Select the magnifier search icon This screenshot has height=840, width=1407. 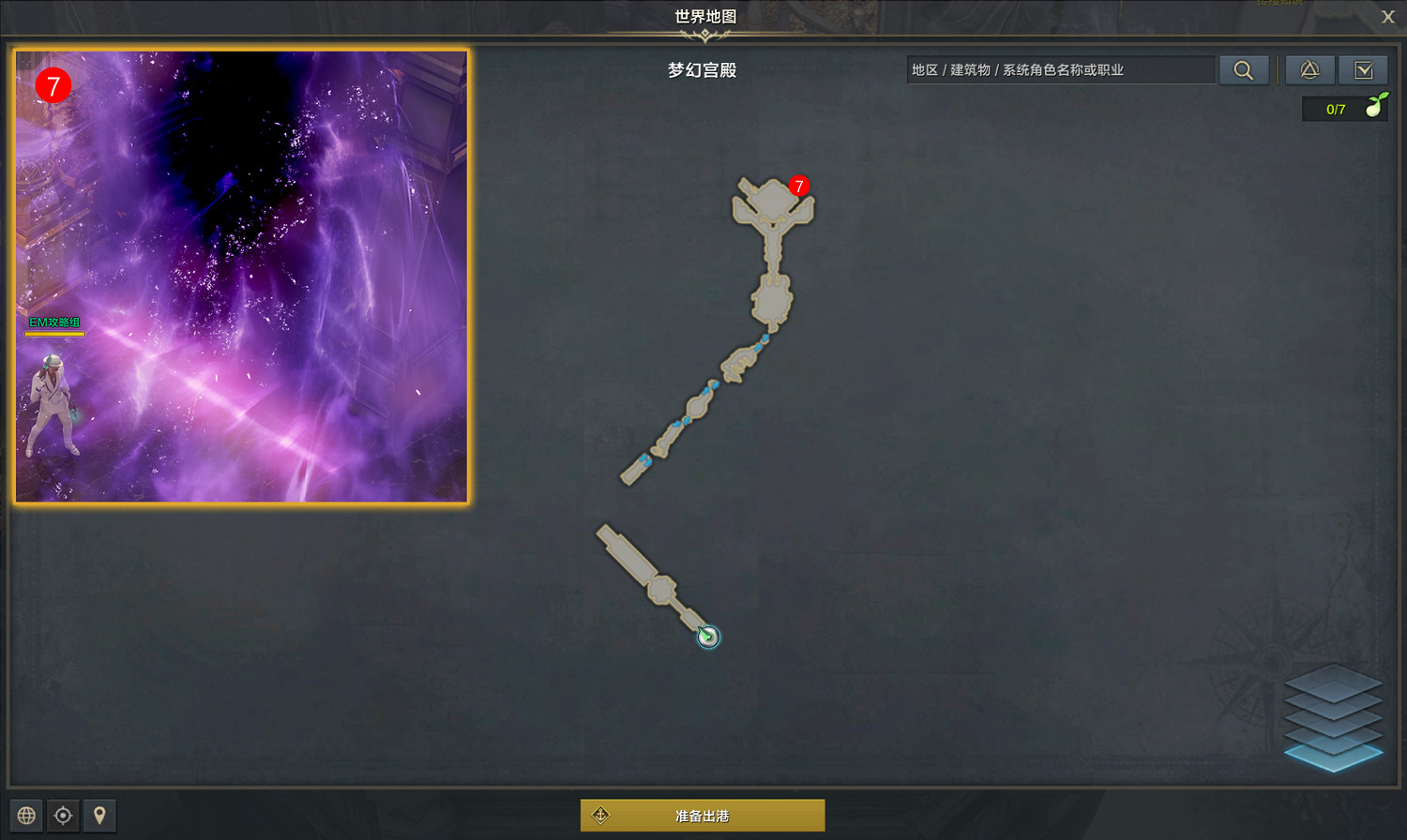(1244, 69)
